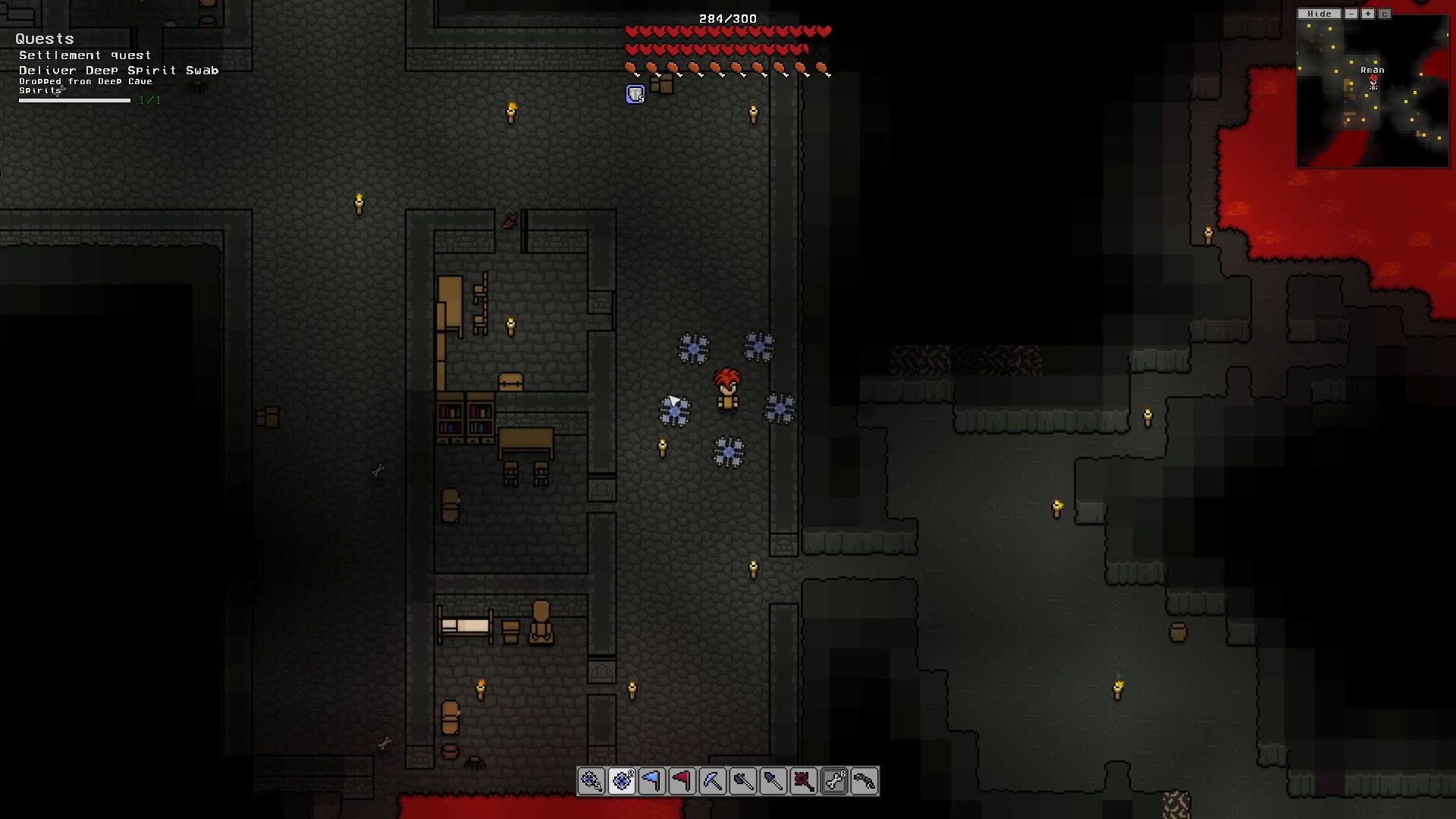Open the Deliver Deep Spirit Swab quest entry

[x=118, y=70]
